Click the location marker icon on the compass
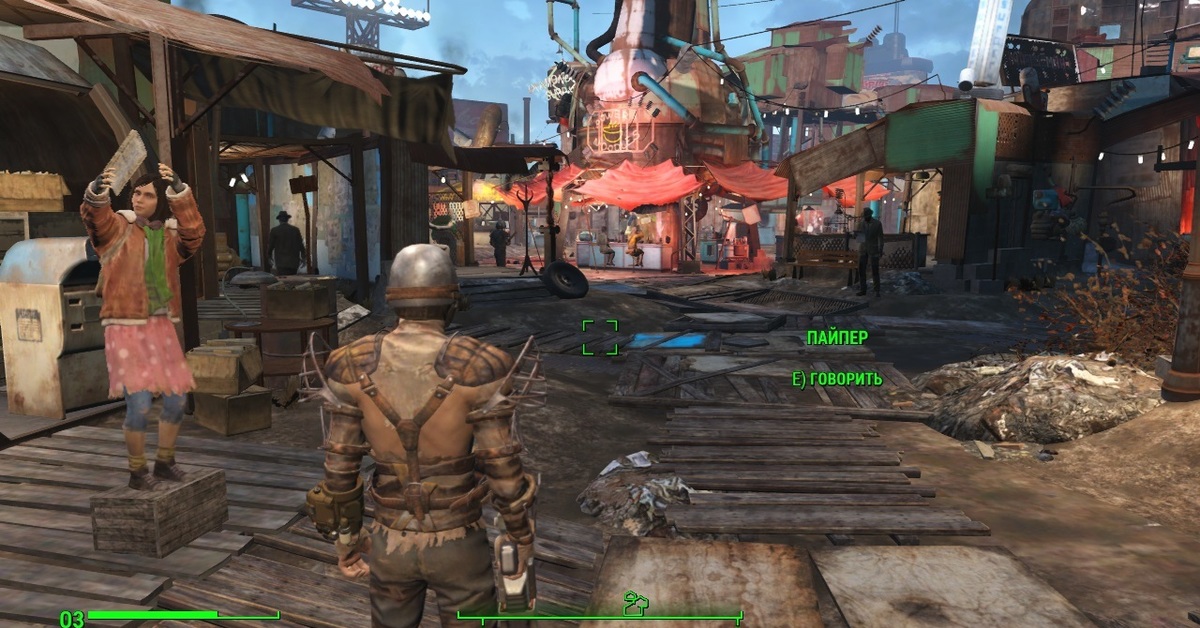The height and width of the screenshot is (628, 1200). pyautogui.click(x=633, y=604)
